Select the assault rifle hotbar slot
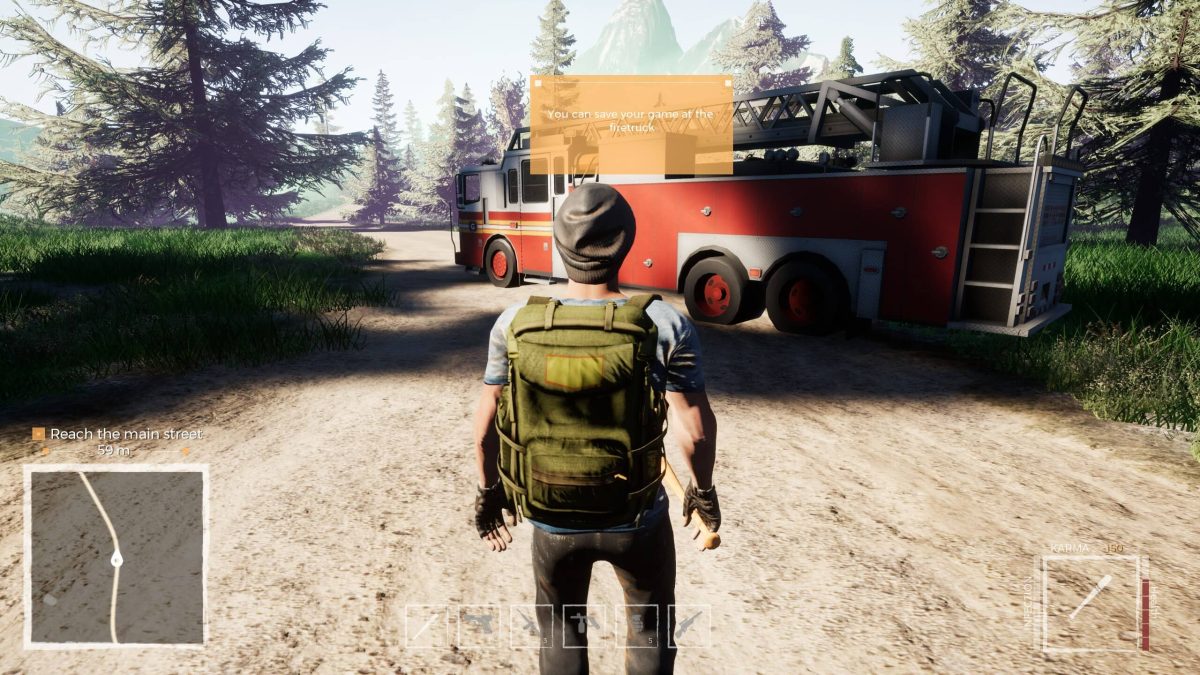This screenshot has width=1200, height=675. tap(532, 626)
